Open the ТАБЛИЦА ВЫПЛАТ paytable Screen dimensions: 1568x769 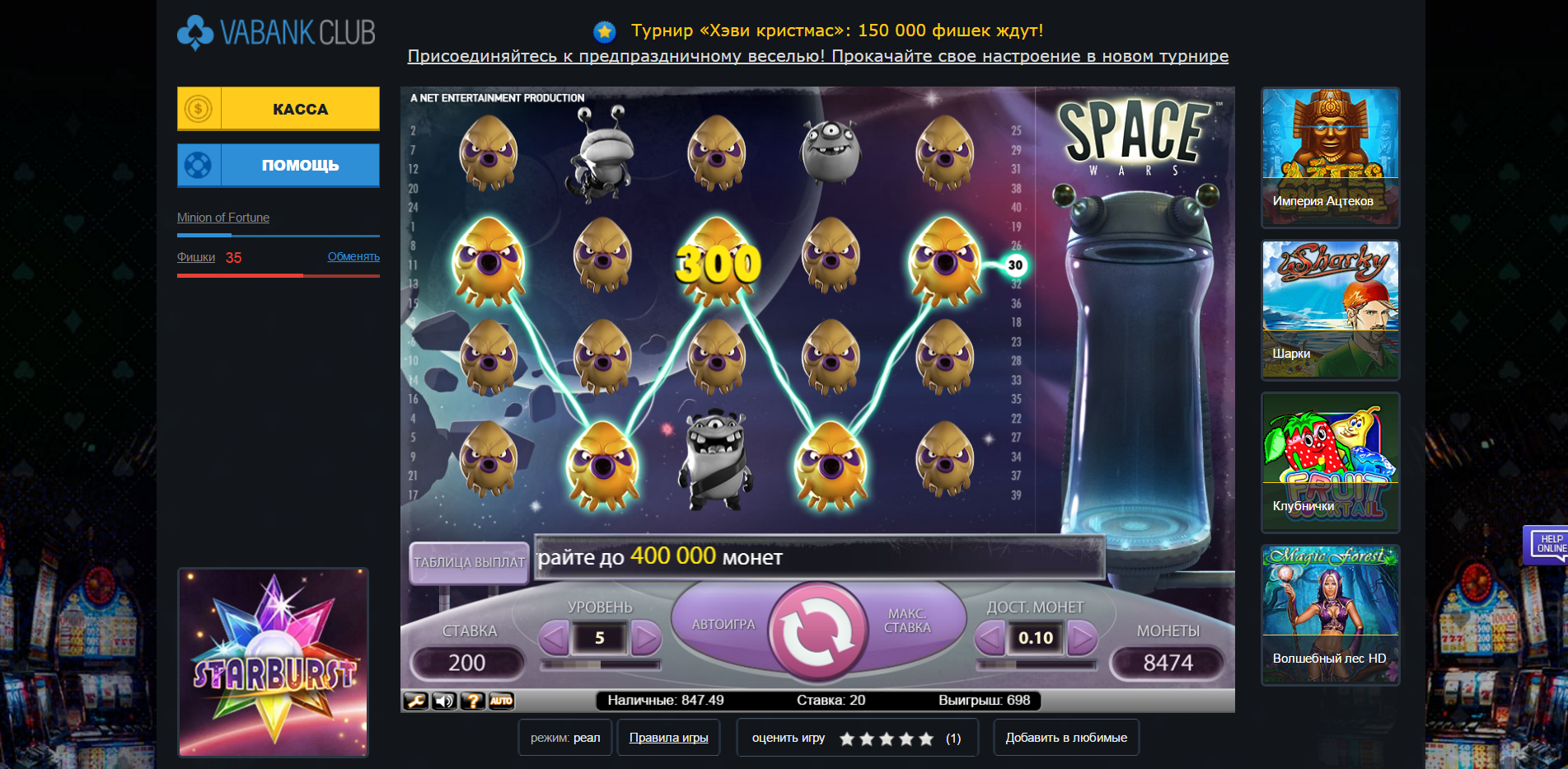(x=469, y=562)
